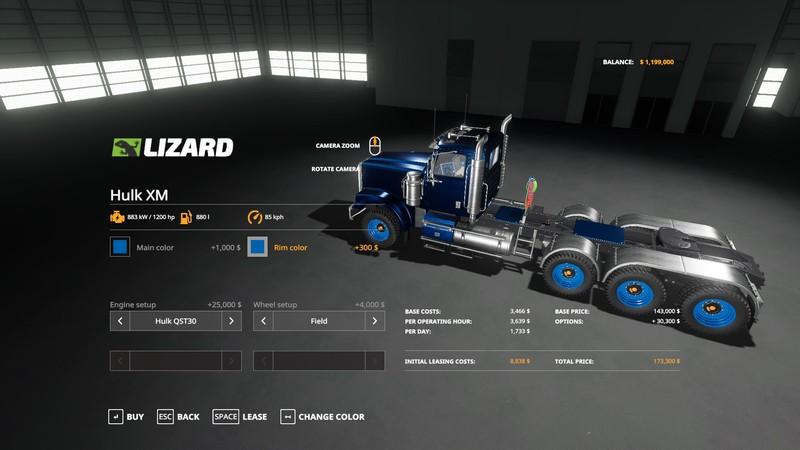Select the Main color swatch
Image resolution: width=800 pixels, height=450 pixels.
point(120,247)
